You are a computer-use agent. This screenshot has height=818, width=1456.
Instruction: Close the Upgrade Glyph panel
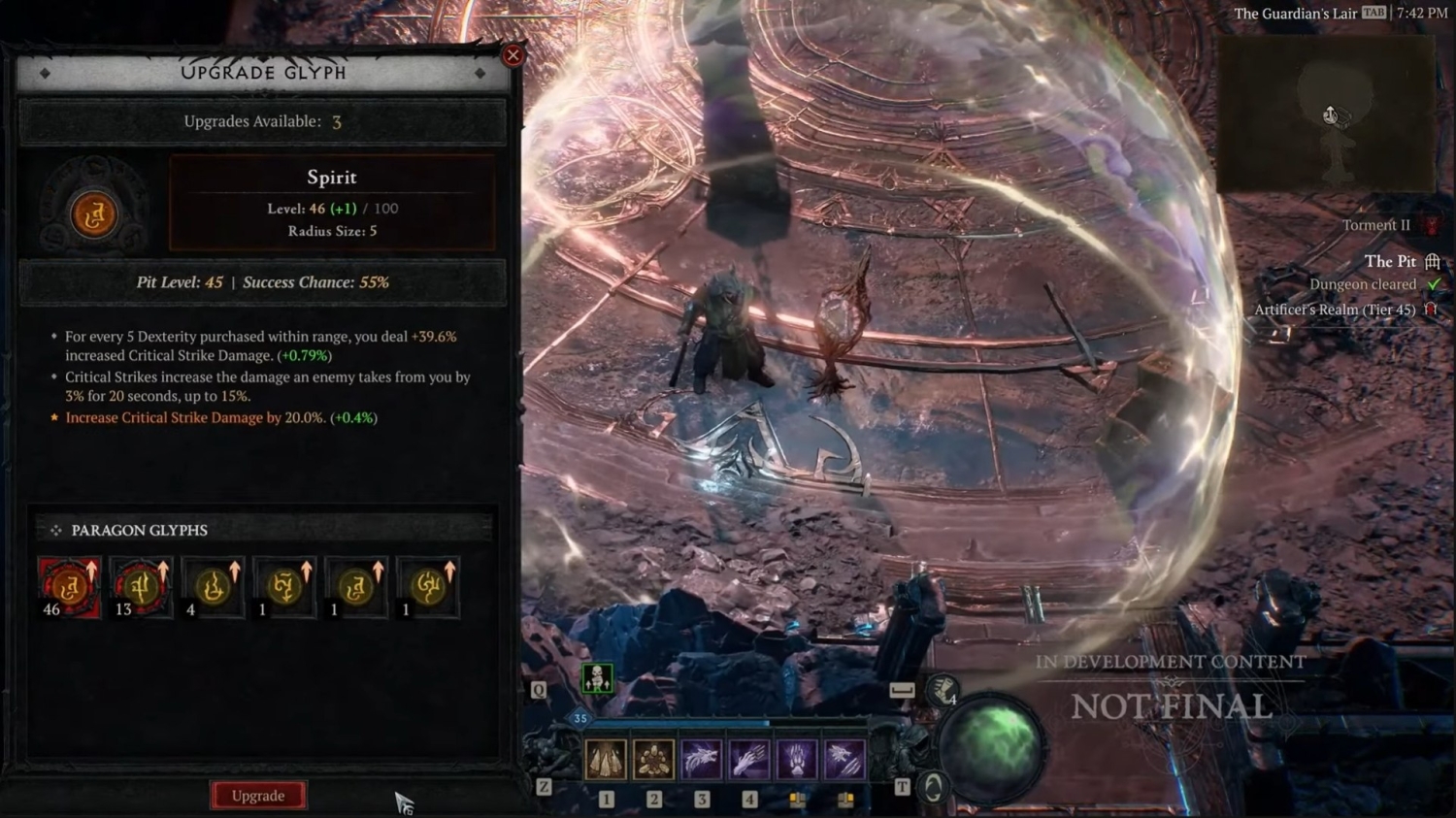(513, 55)
